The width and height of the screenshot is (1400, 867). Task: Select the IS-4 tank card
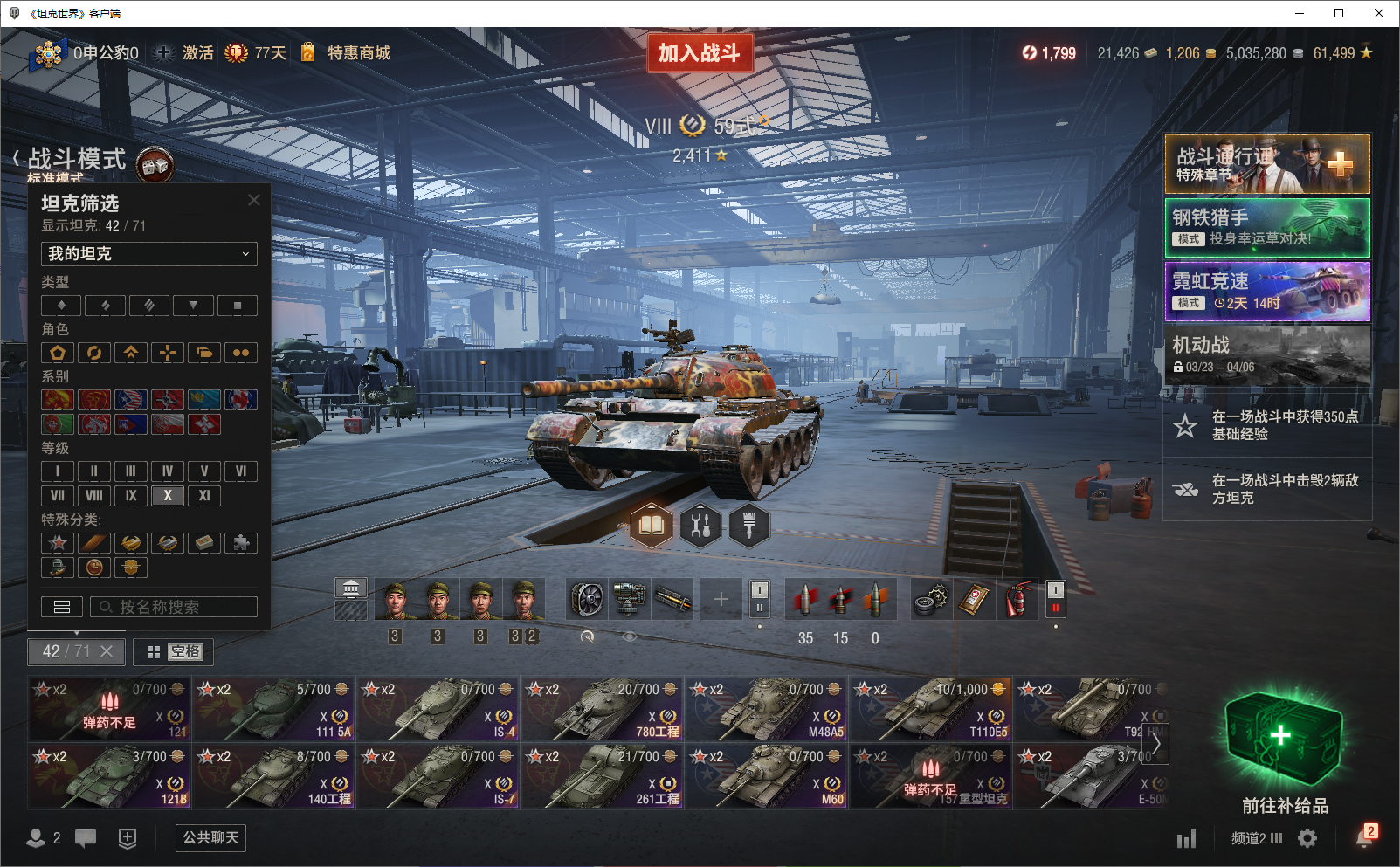[x=439, y=709]
